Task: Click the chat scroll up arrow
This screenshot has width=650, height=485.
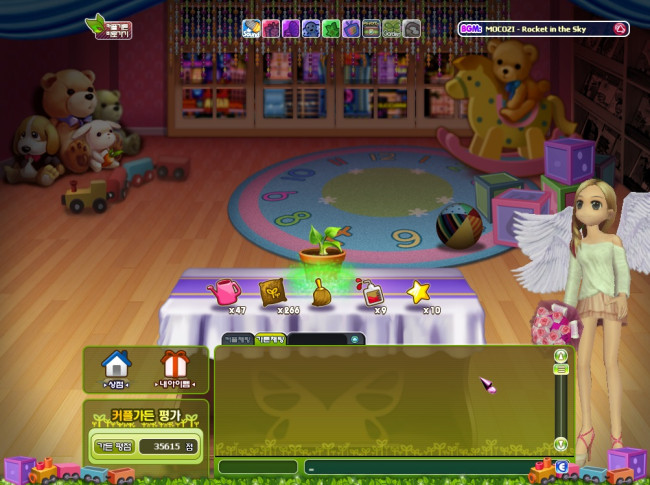Action: (560, 355)
